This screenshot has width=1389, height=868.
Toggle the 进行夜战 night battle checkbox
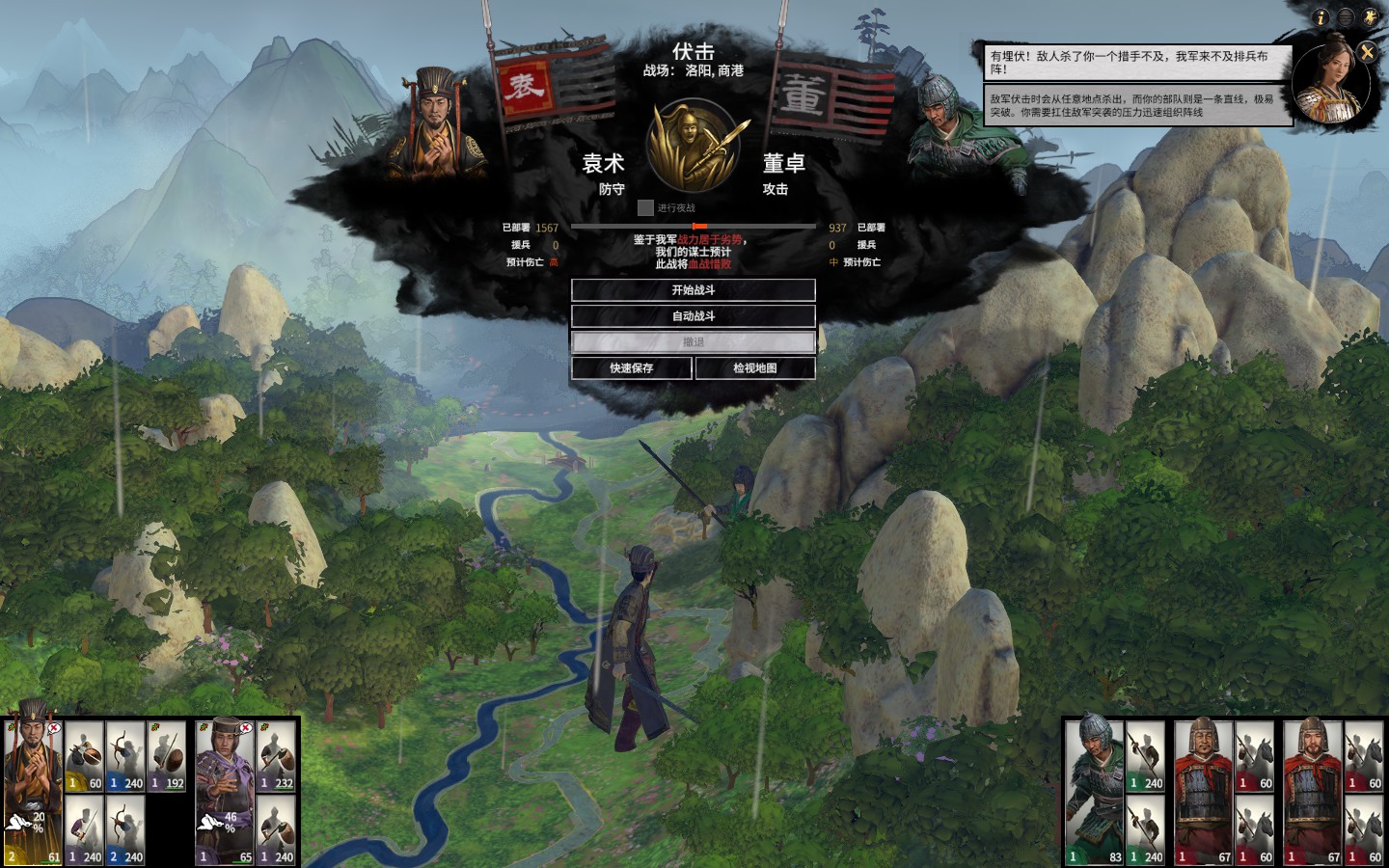tap(645, 208)
